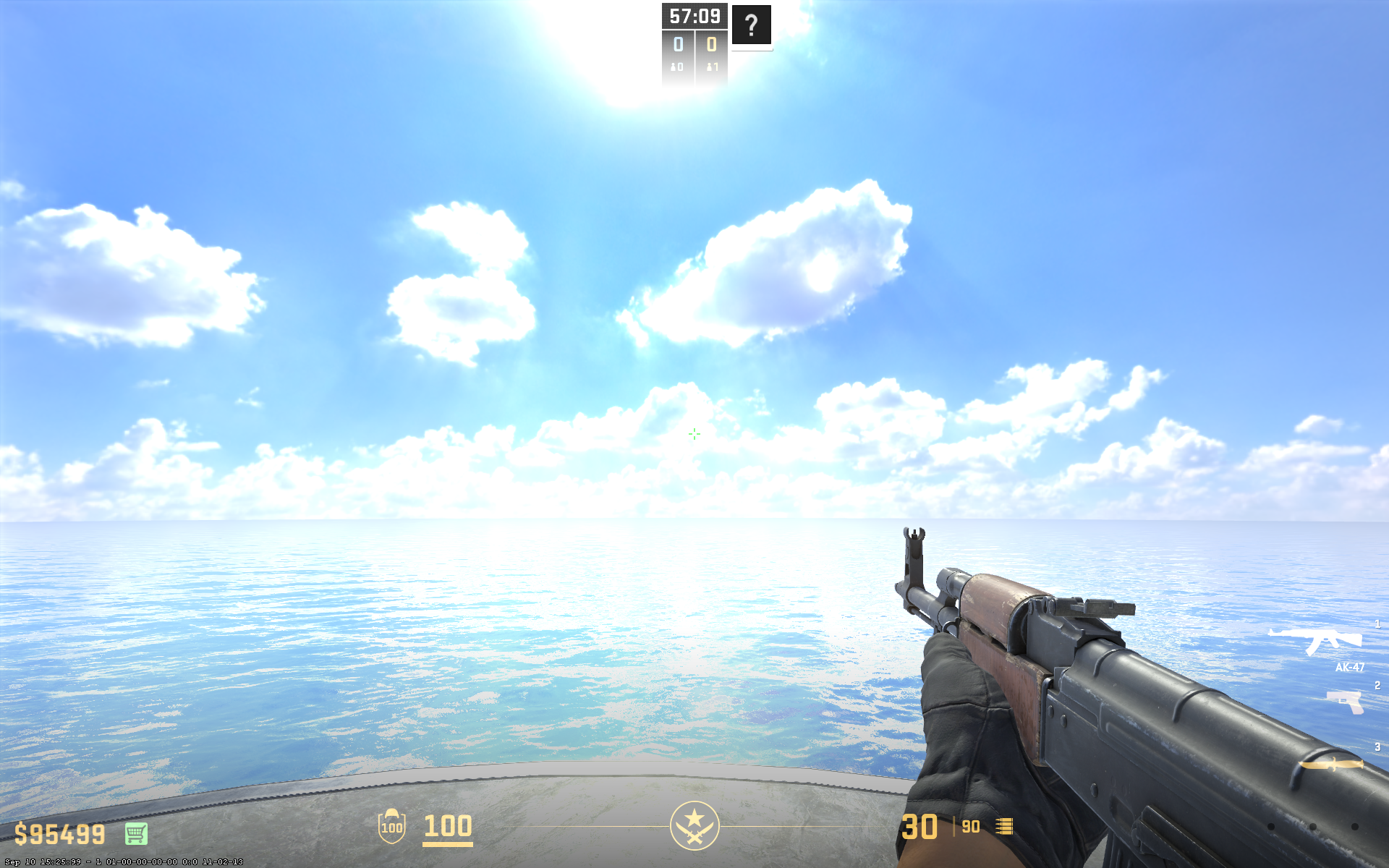
Task: Click the crossed-swords team emblem at bottom center
Action: [694, 827]
